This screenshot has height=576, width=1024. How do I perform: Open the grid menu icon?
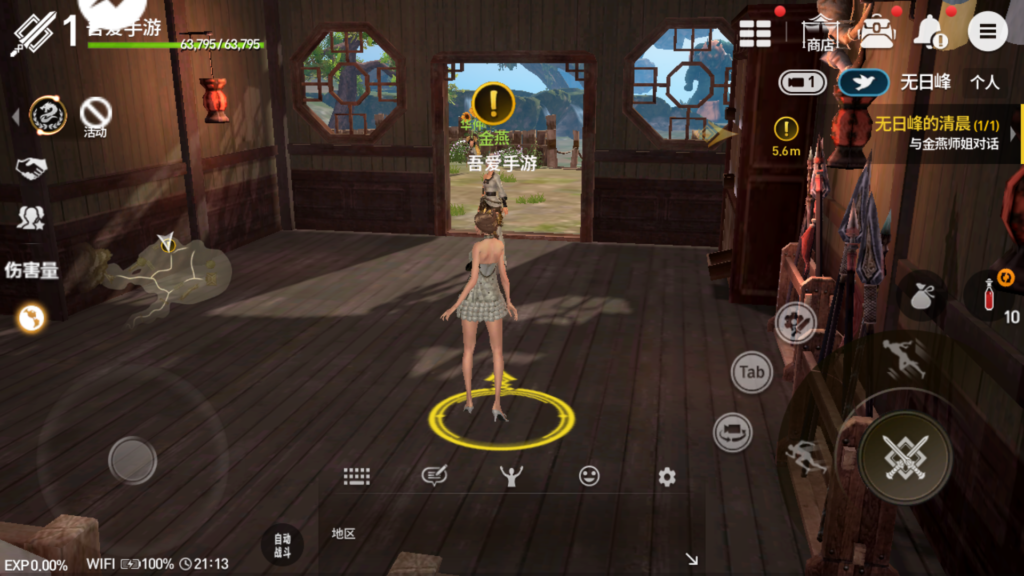point(755,32)
